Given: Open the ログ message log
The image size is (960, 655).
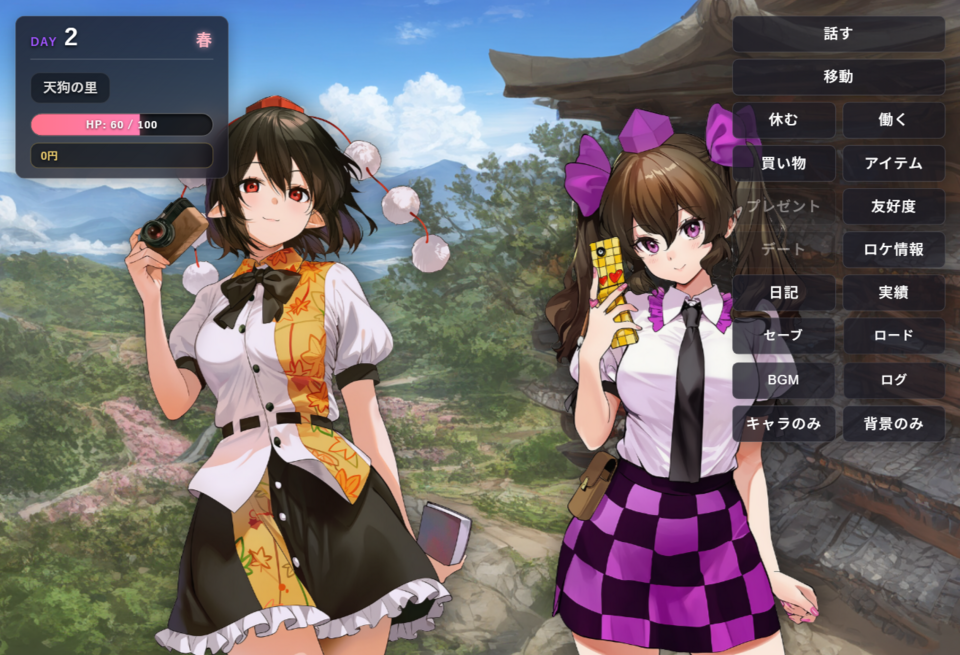Looking at the screenshot, I should click(x=893, y=380).
